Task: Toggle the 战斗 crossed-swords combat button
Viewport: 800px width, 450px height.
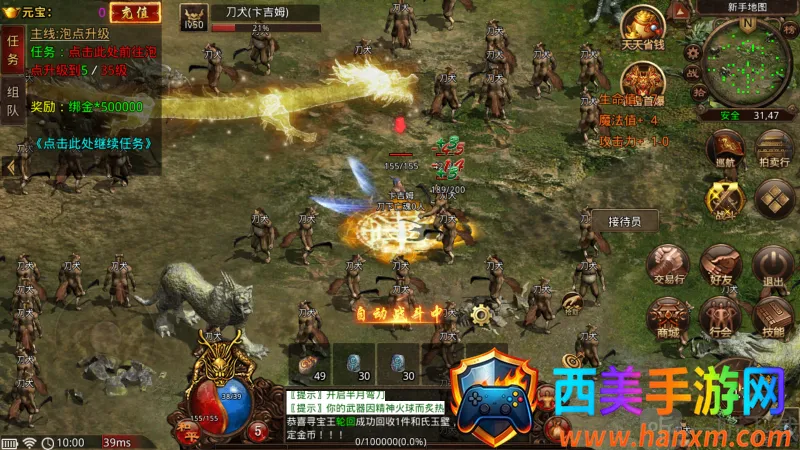Action: (x=723, y=198)
